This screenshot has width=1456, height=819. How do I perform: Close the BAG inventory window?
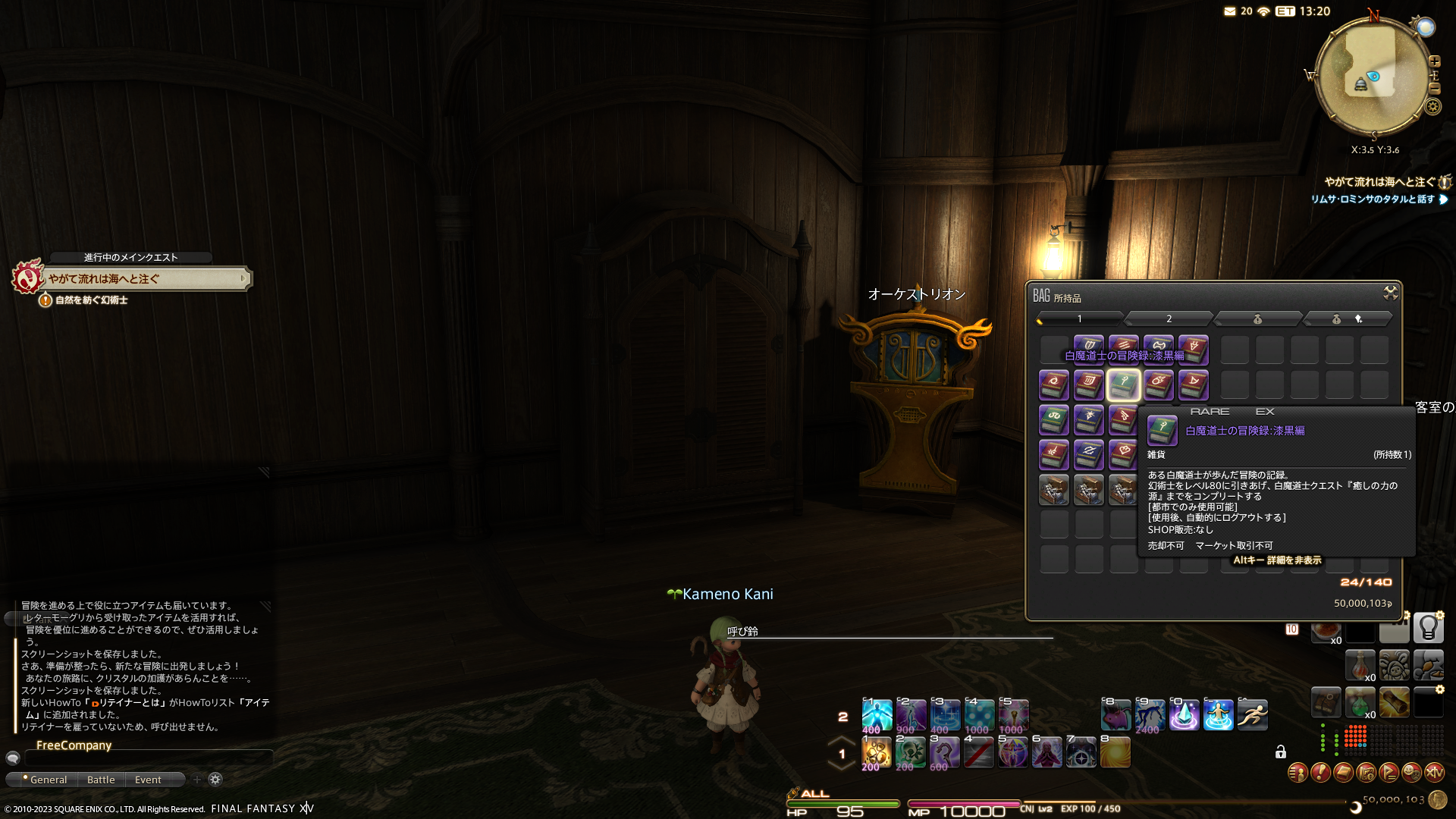click(x=1390, y=293)
